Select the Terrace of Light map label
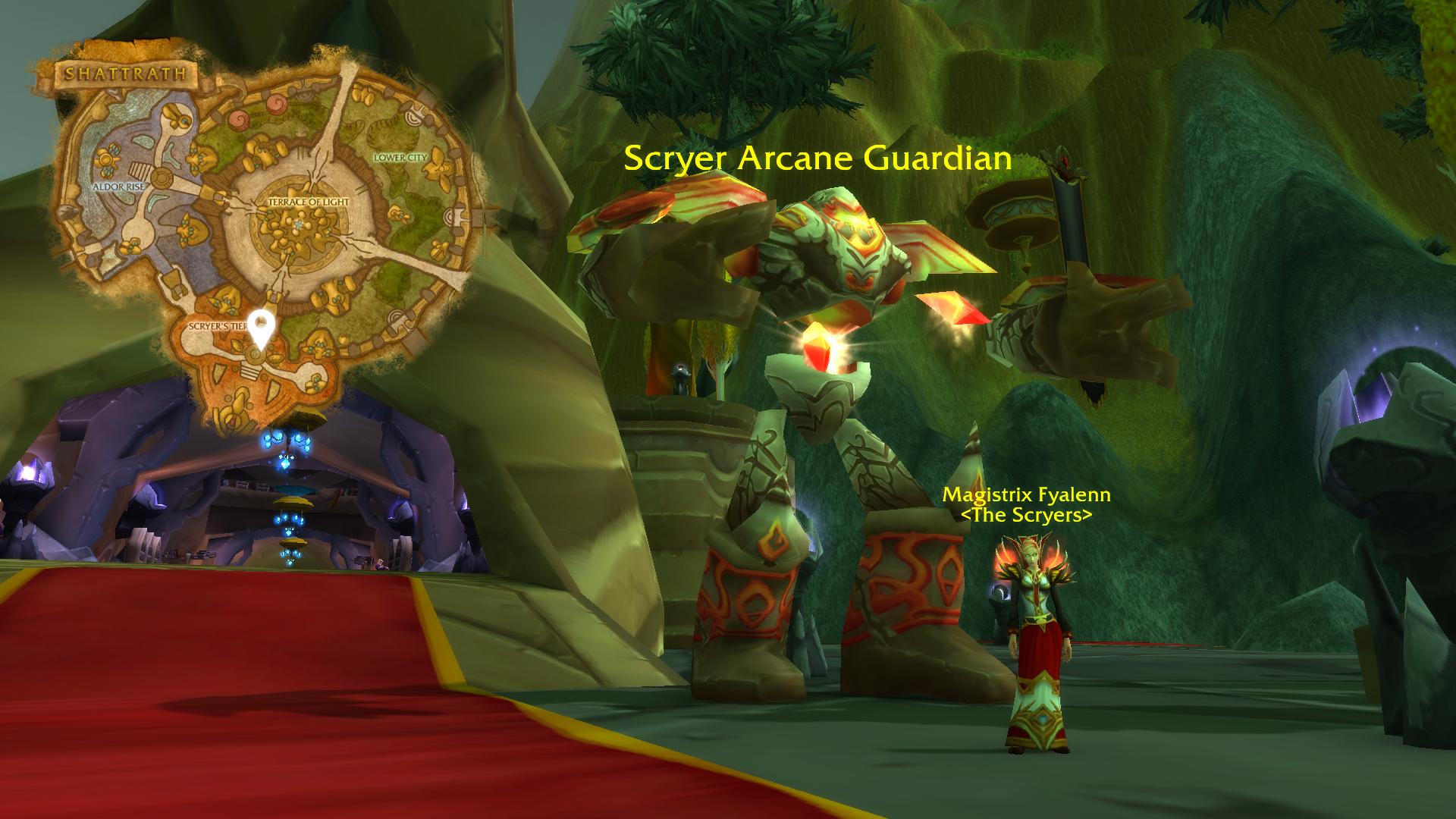The height and width of the screenshot is (819, 1456). click(309, 202)
